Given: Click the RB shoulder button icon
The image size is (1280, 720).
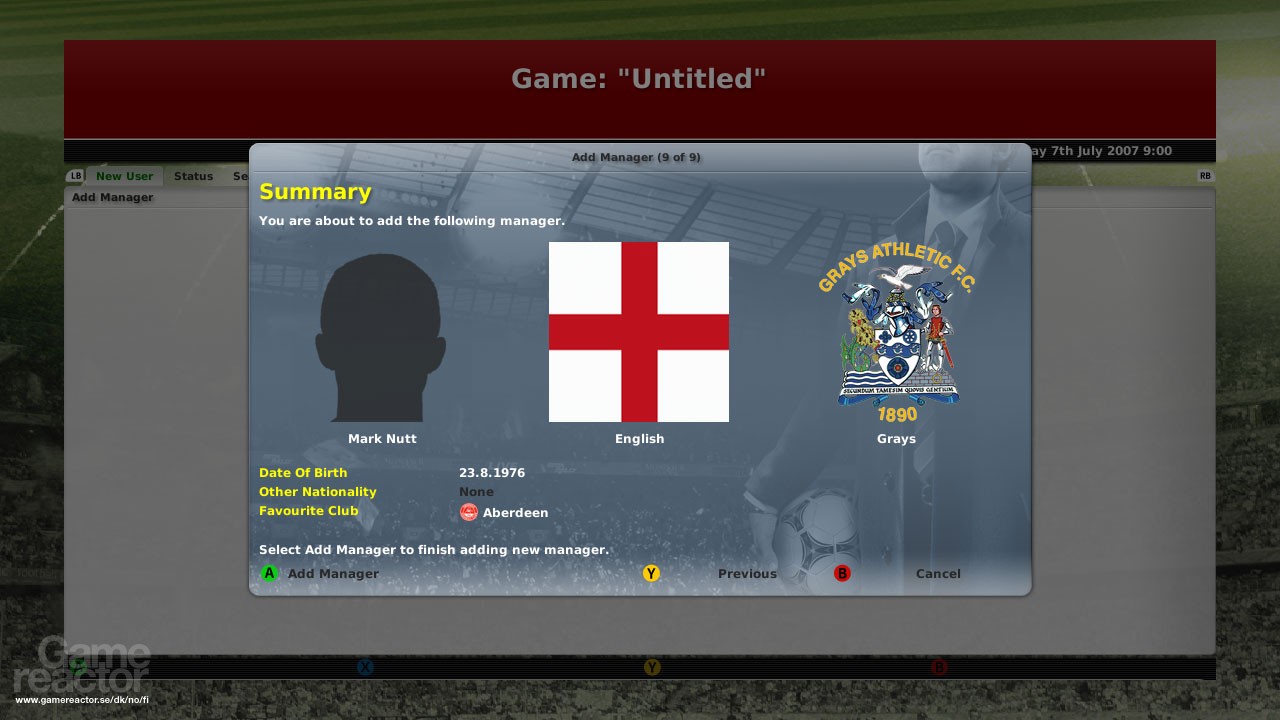Looking at the screenshot, I should click(1206, 175).
